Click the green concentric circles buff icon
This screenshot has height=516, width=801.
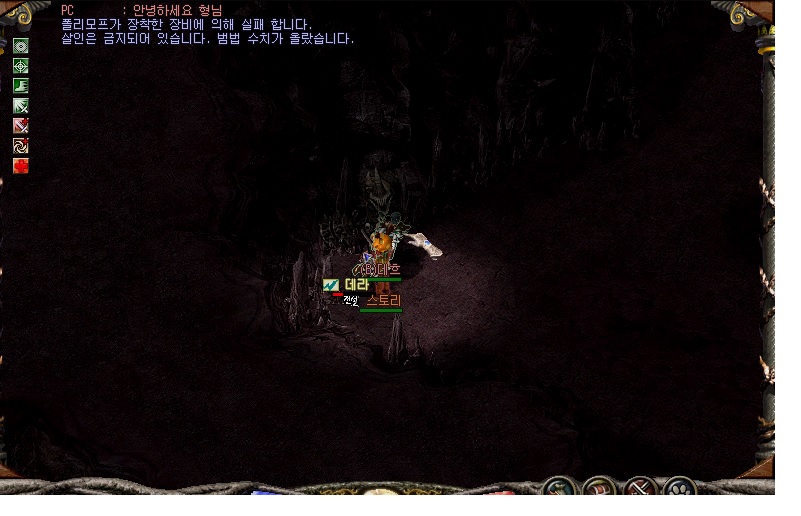pyautogui.click(x=20, y=45)
